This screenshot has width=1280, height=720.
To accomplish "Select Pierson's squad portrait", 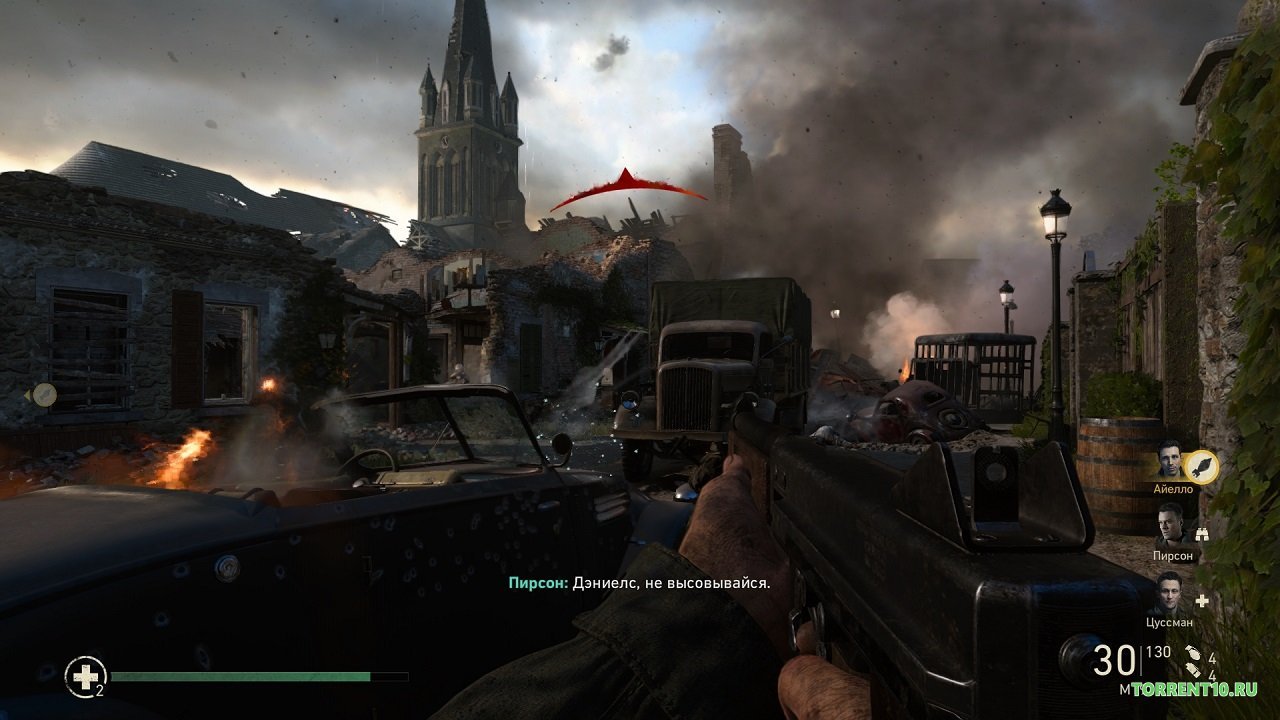I will pyautogui.click(x=1170, y=525).
